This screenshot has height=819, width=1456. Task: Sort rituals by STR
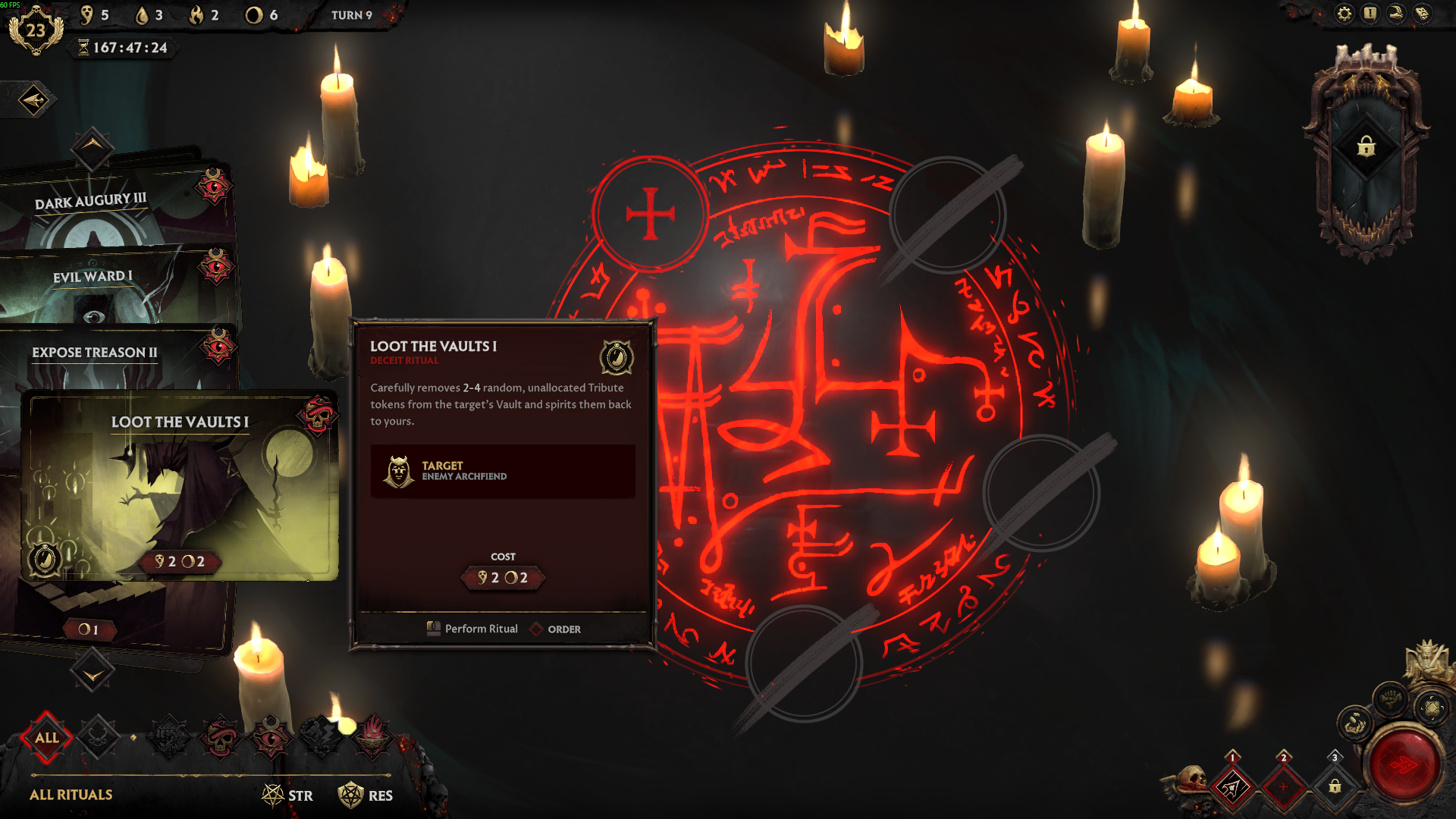click(x=287, y=795)
